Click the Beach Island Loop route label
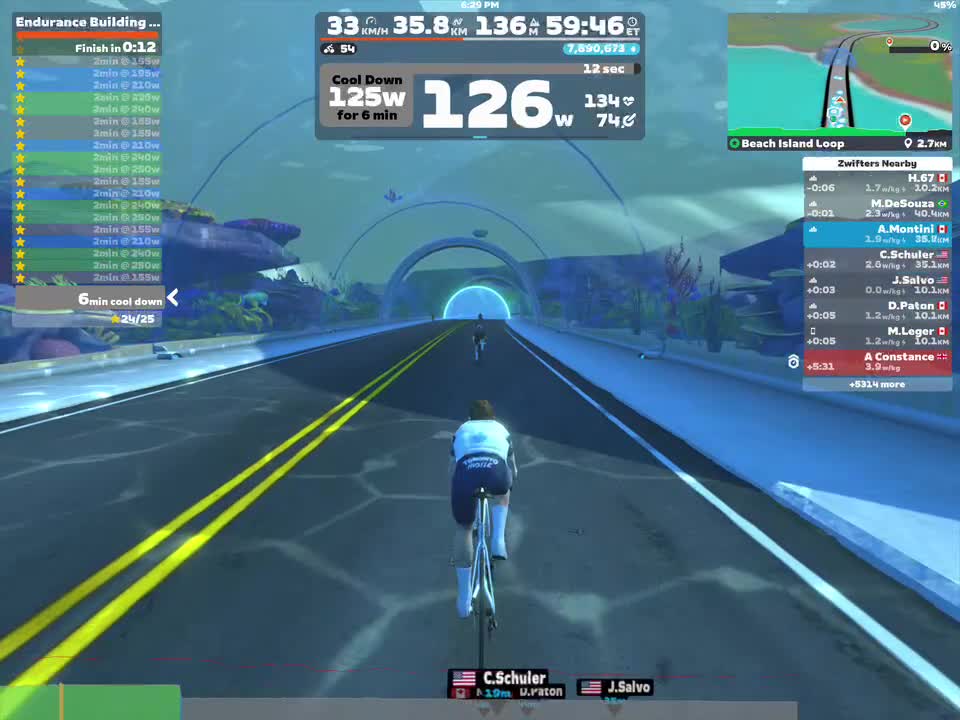Viewport: 960px width, 720px height. [792, 144]
